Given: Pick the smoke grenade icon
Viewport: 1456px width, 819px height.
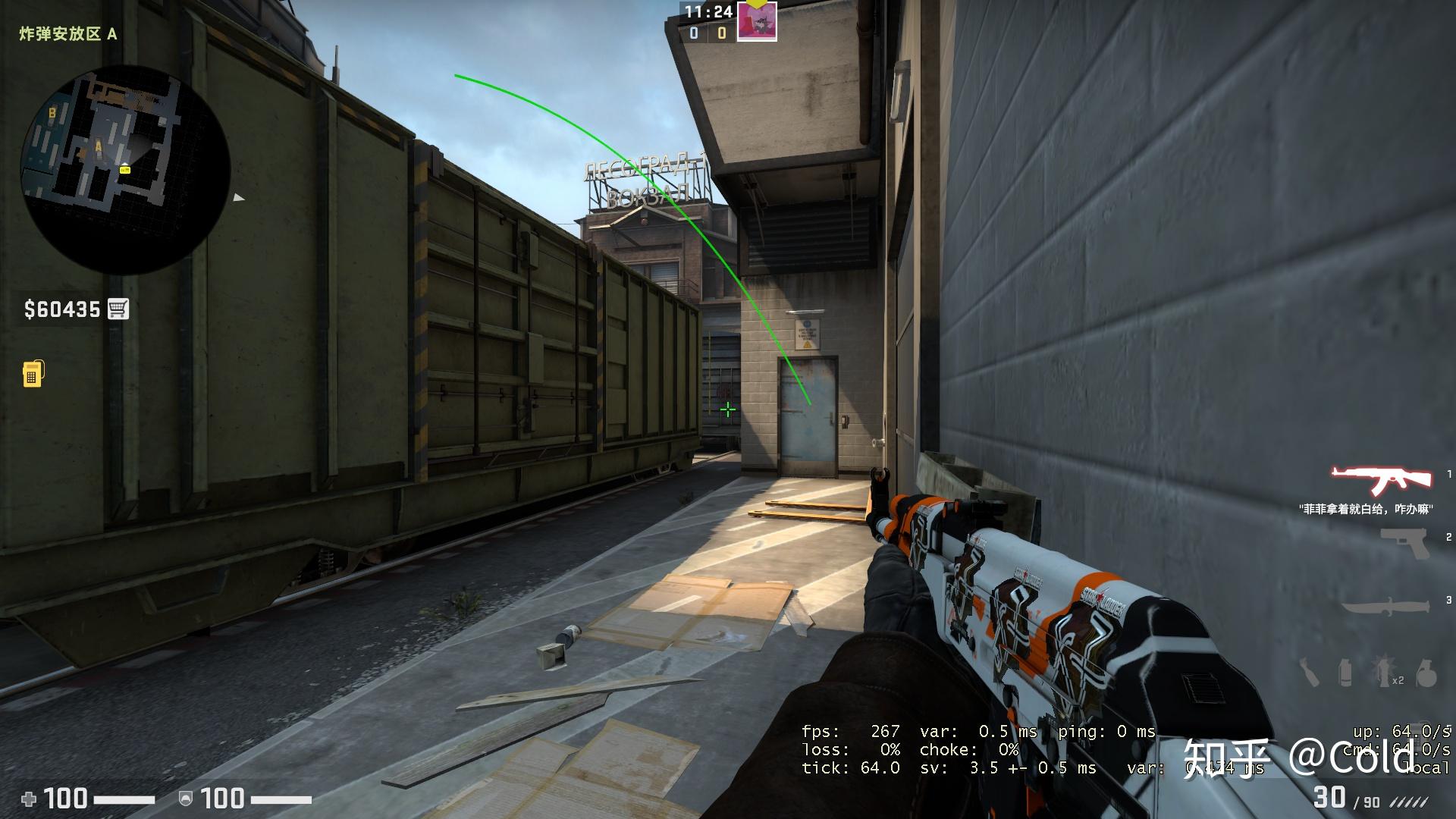Looking at the screenshot, I should (1345, 673).
